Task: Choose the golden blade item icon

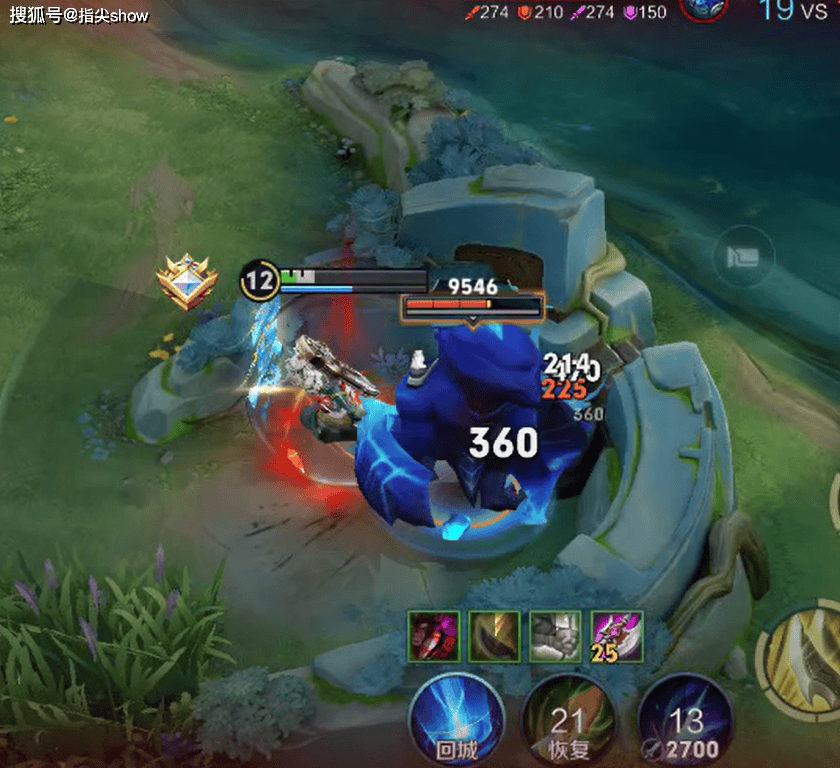Action: (494, 636)
